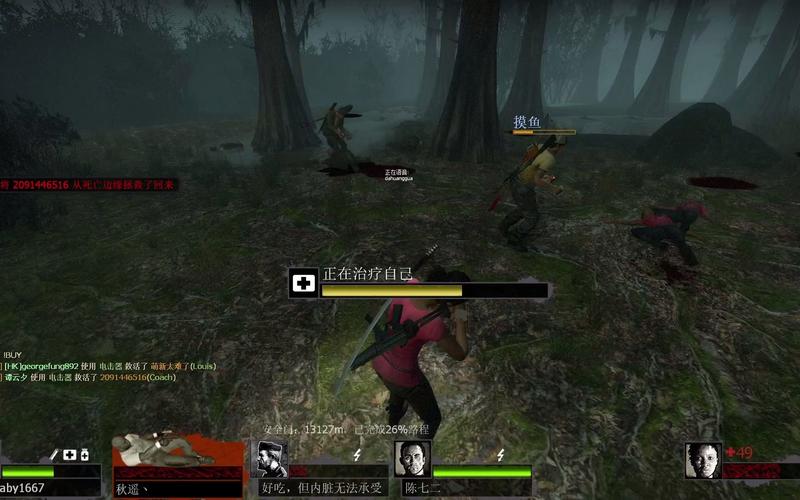Click the pills icon above aby1667
Viewport: 800px width, 500px height.
pos(84,455)
